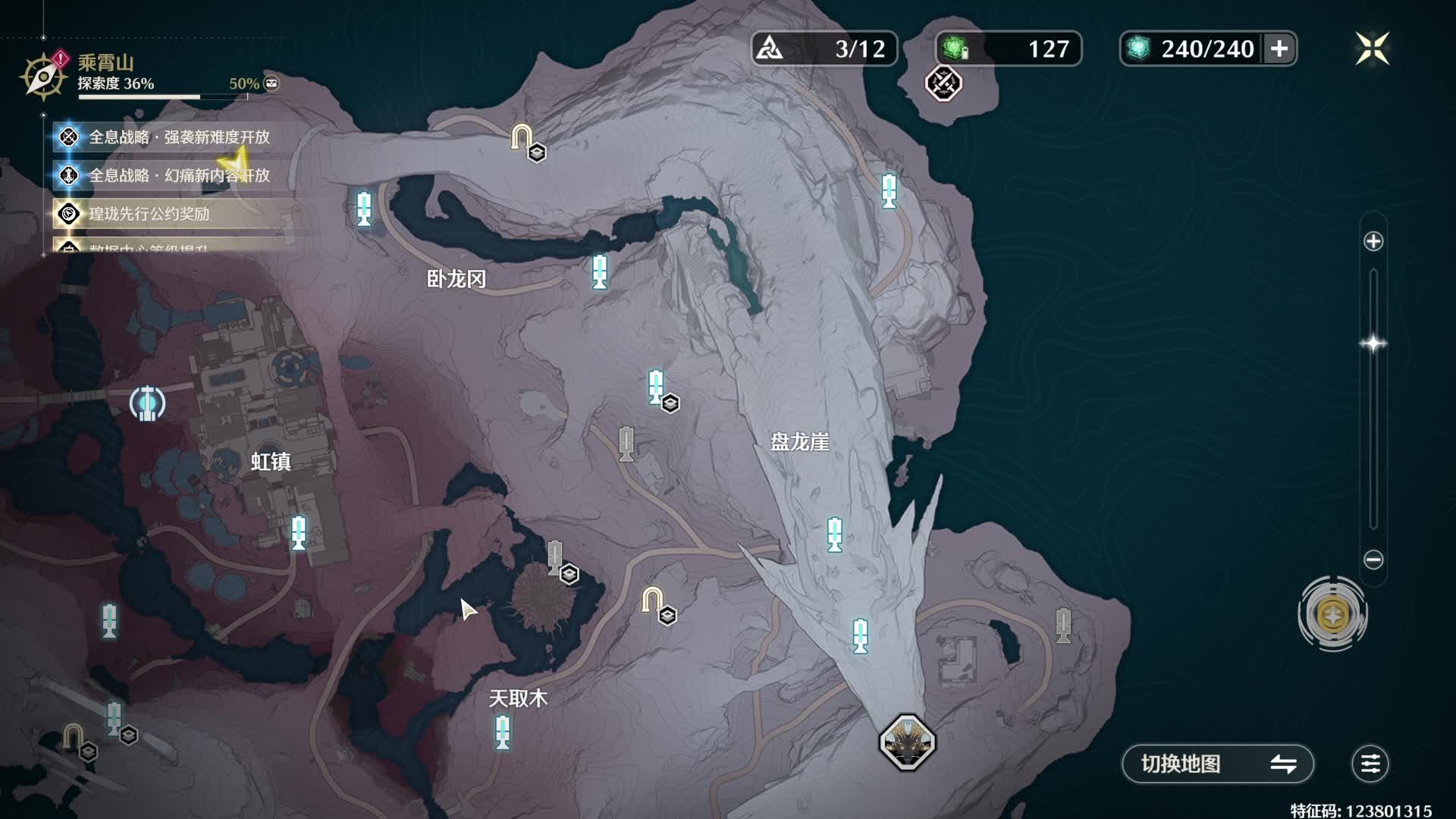1456x819 pixels.
Task: Close the map with the X button
Action: pos(1372,49)
